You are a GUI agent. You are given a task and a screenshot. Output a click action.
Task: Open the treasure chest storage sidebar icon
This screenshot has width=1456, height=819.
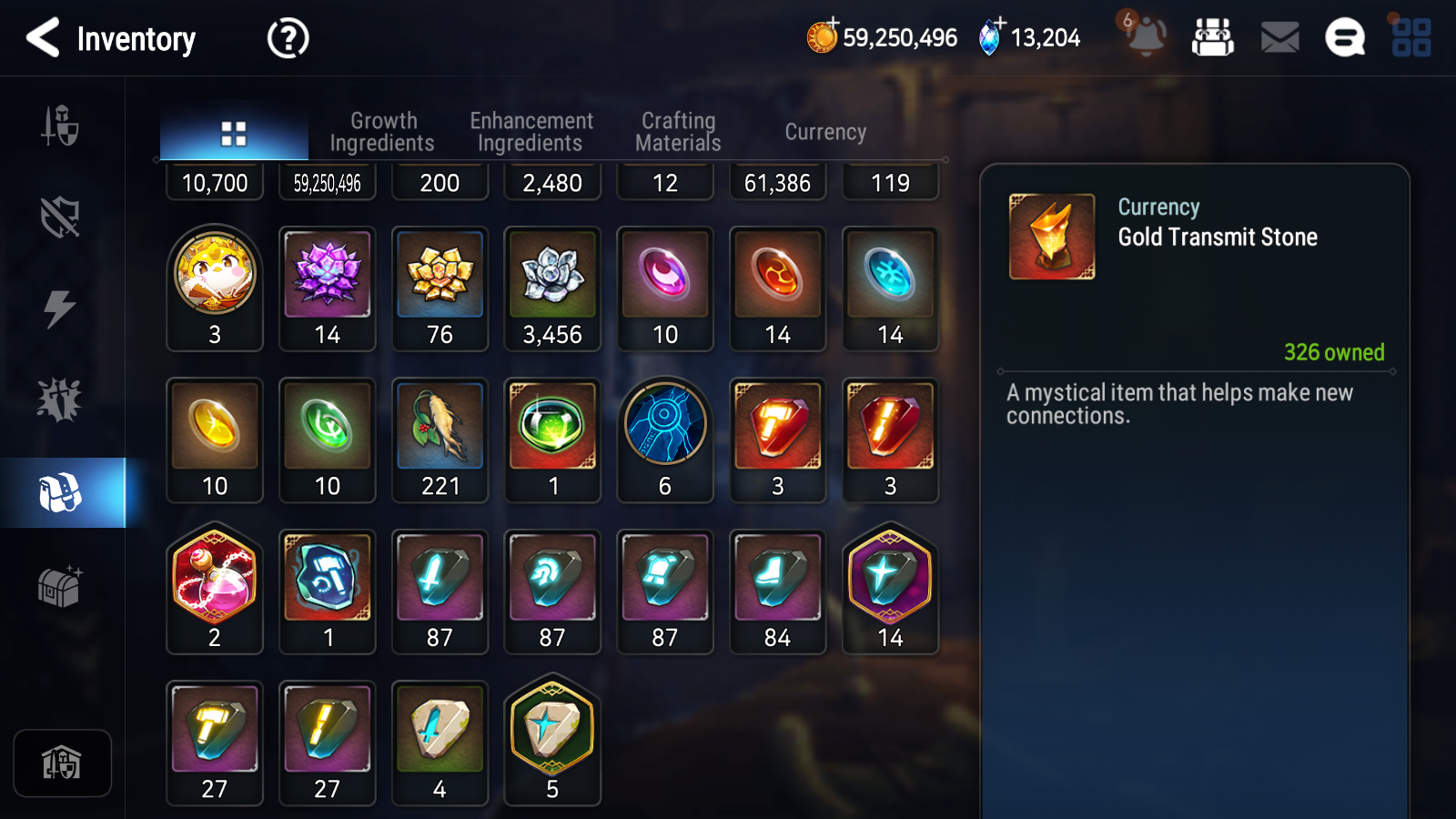(61, 587)
